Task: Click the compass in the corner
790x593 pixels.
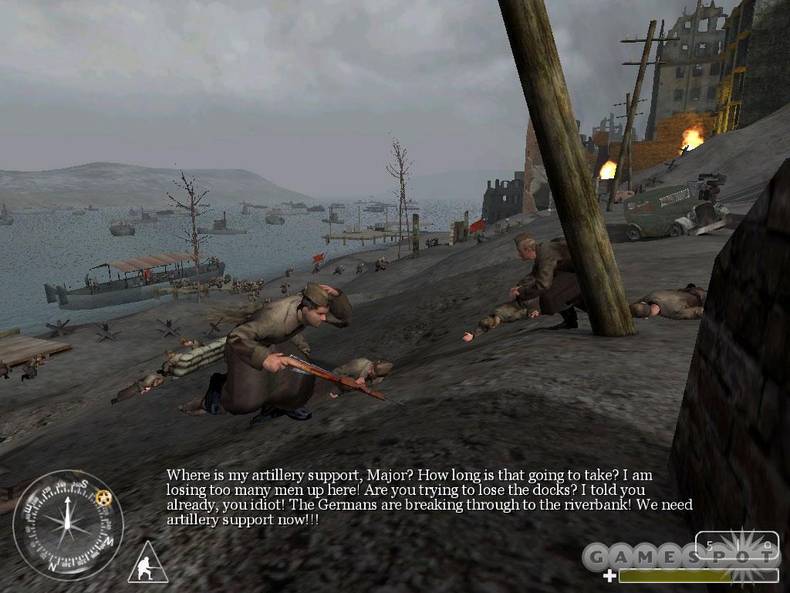Action: click(x=68, y=523)
